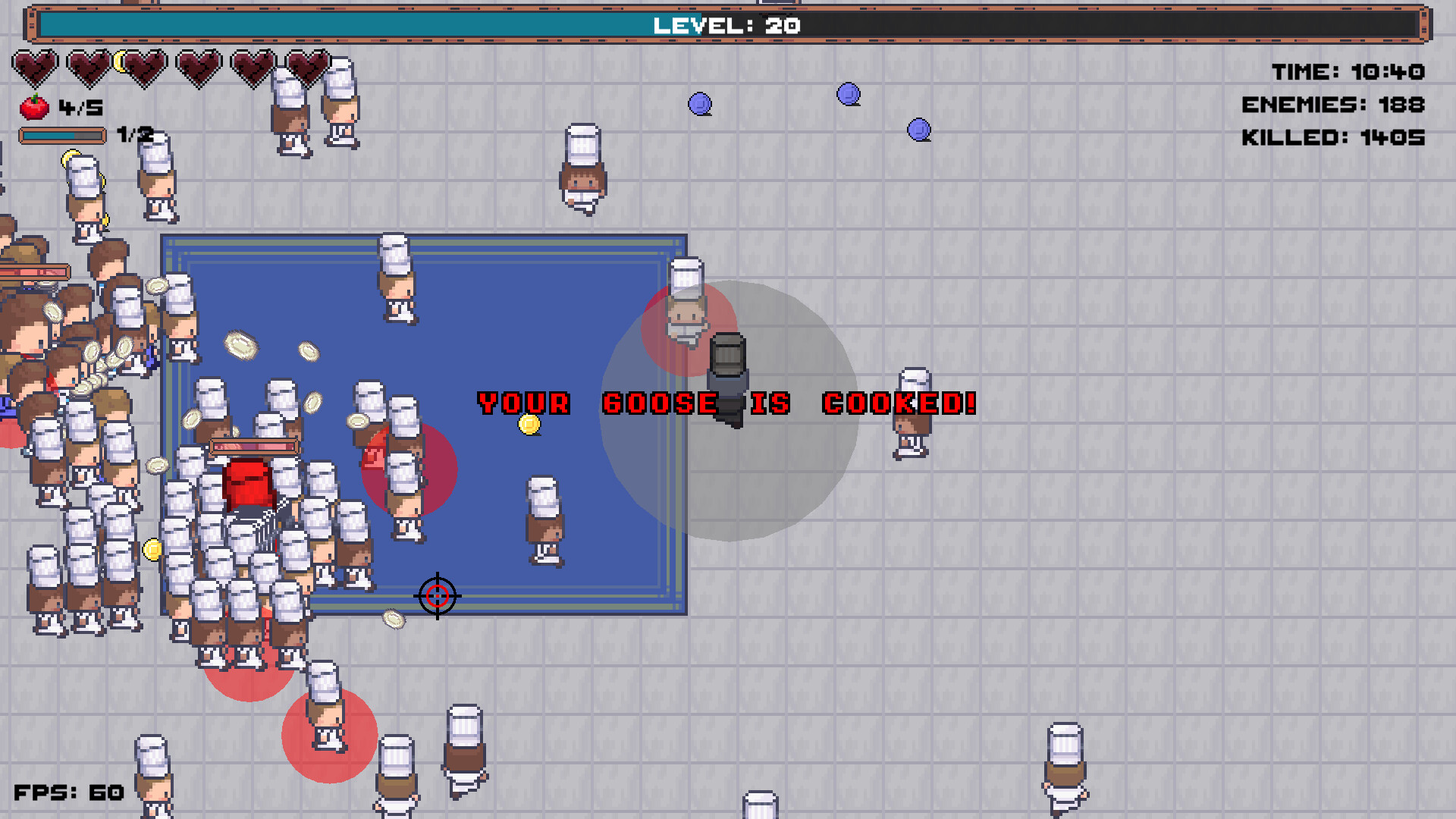Viewport: 1456px width, 819px height.
Task: Click a blue orb pickup near the top
Action: click(699, 104)
